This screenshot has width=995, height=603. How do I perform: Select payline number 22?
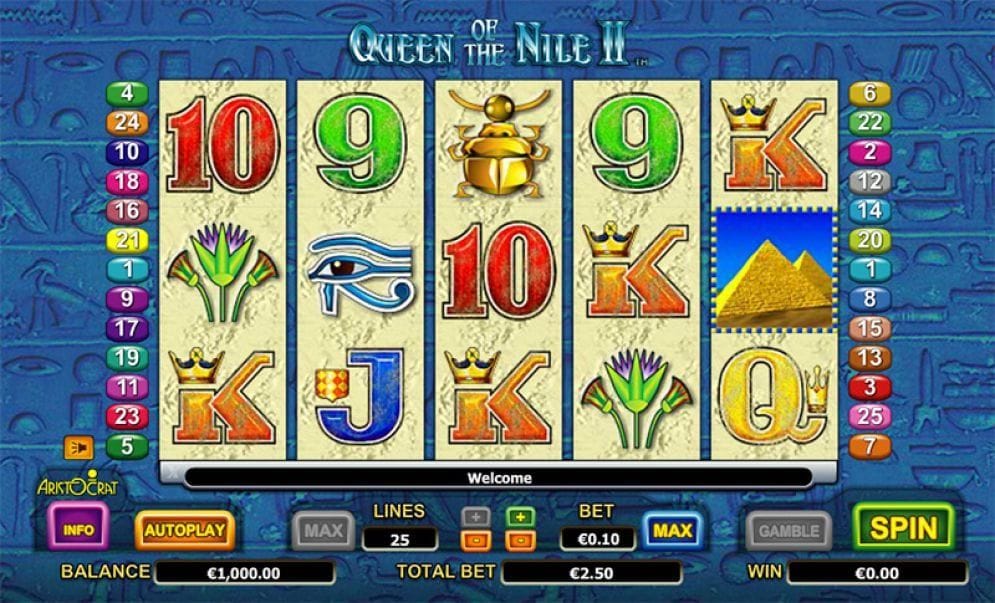tap(869, 123)
